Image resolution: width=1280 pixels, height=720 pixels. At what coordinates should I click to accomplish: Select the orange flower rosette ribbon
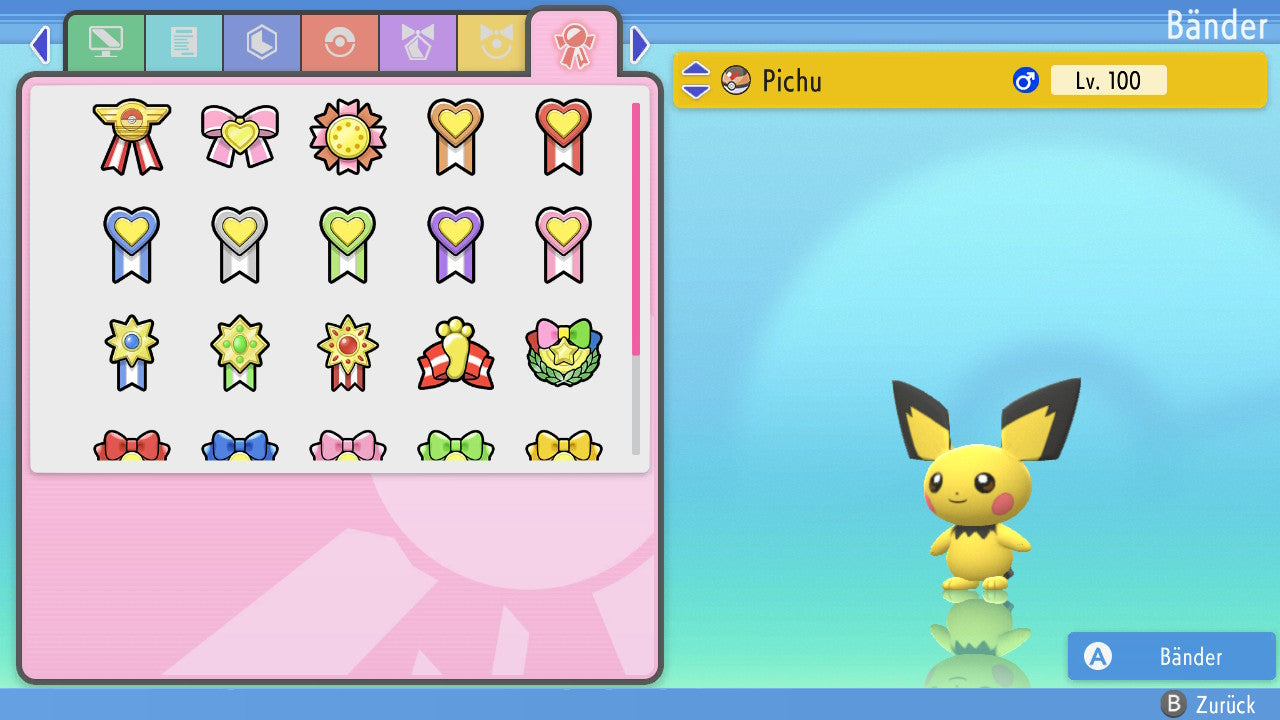(x=347, y=136)
